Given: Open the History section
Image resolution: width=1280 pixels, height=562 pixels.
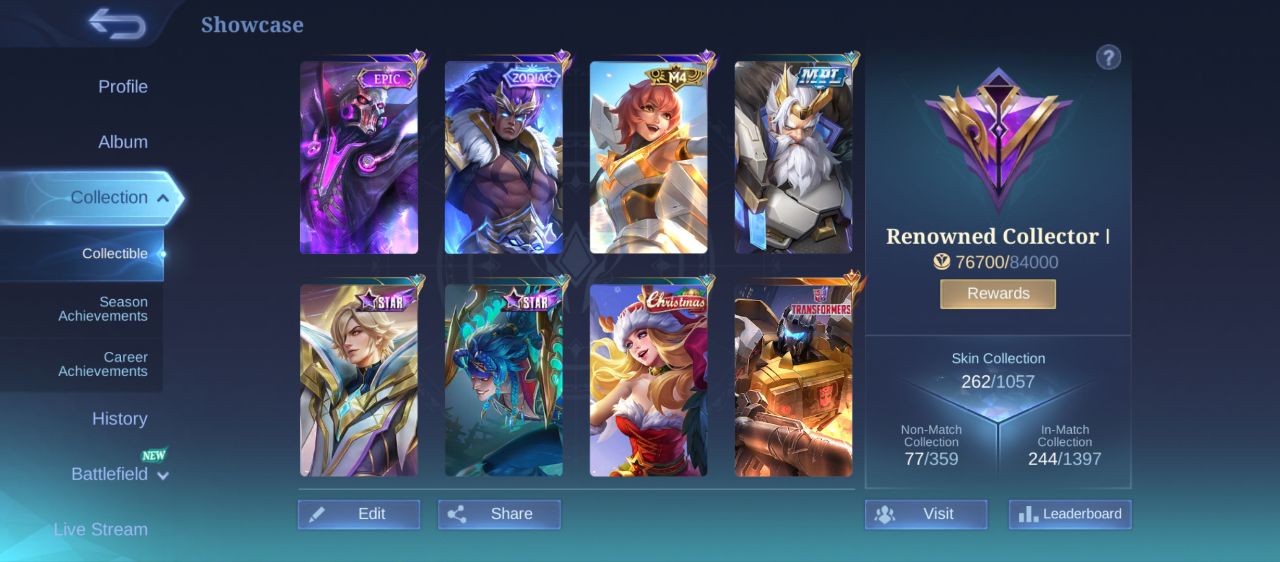Looking at the screenshot, I should 119,419.
